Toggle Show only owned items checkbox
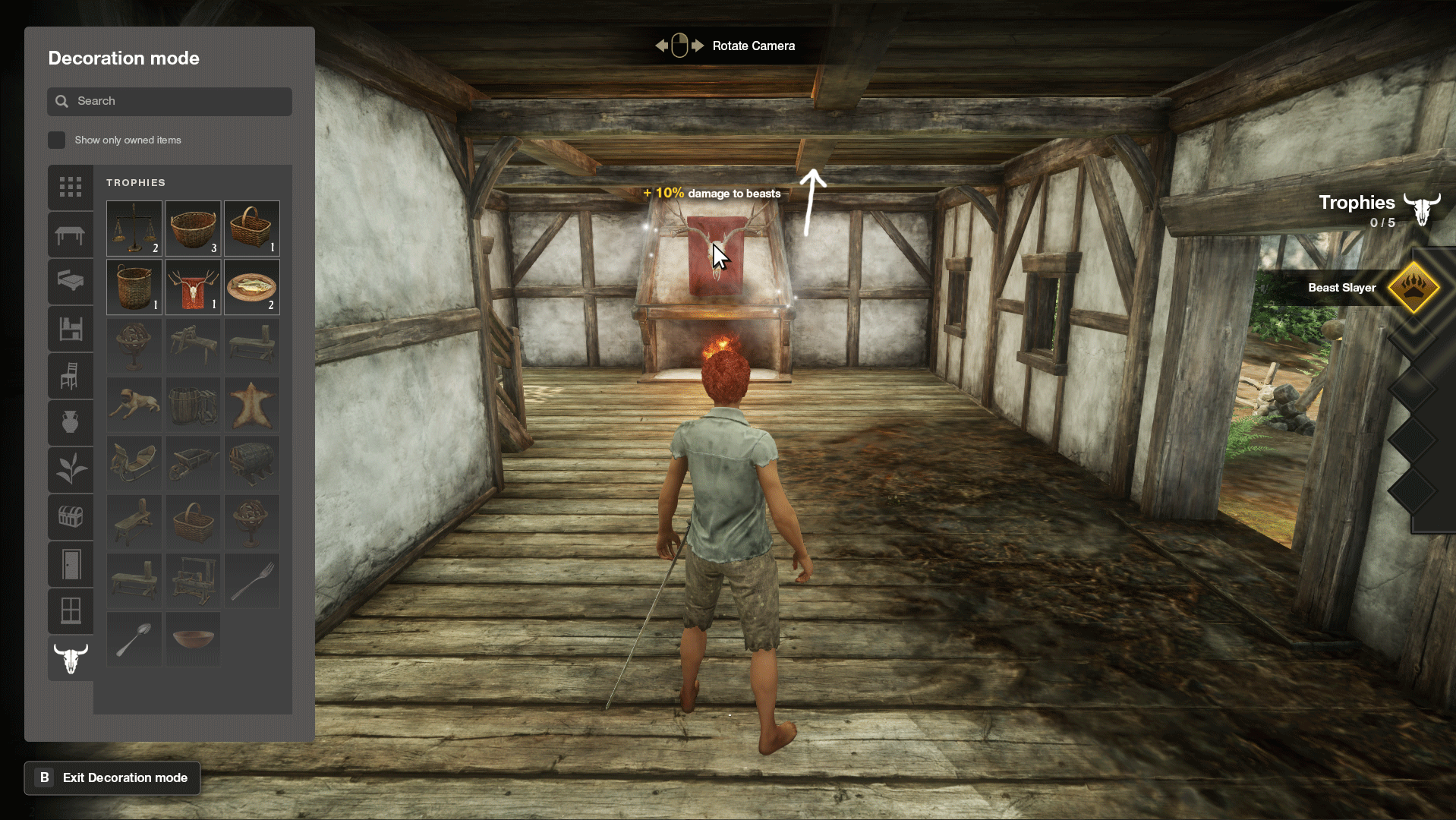This screenshot has width=1456, height=820. (57, 140)
